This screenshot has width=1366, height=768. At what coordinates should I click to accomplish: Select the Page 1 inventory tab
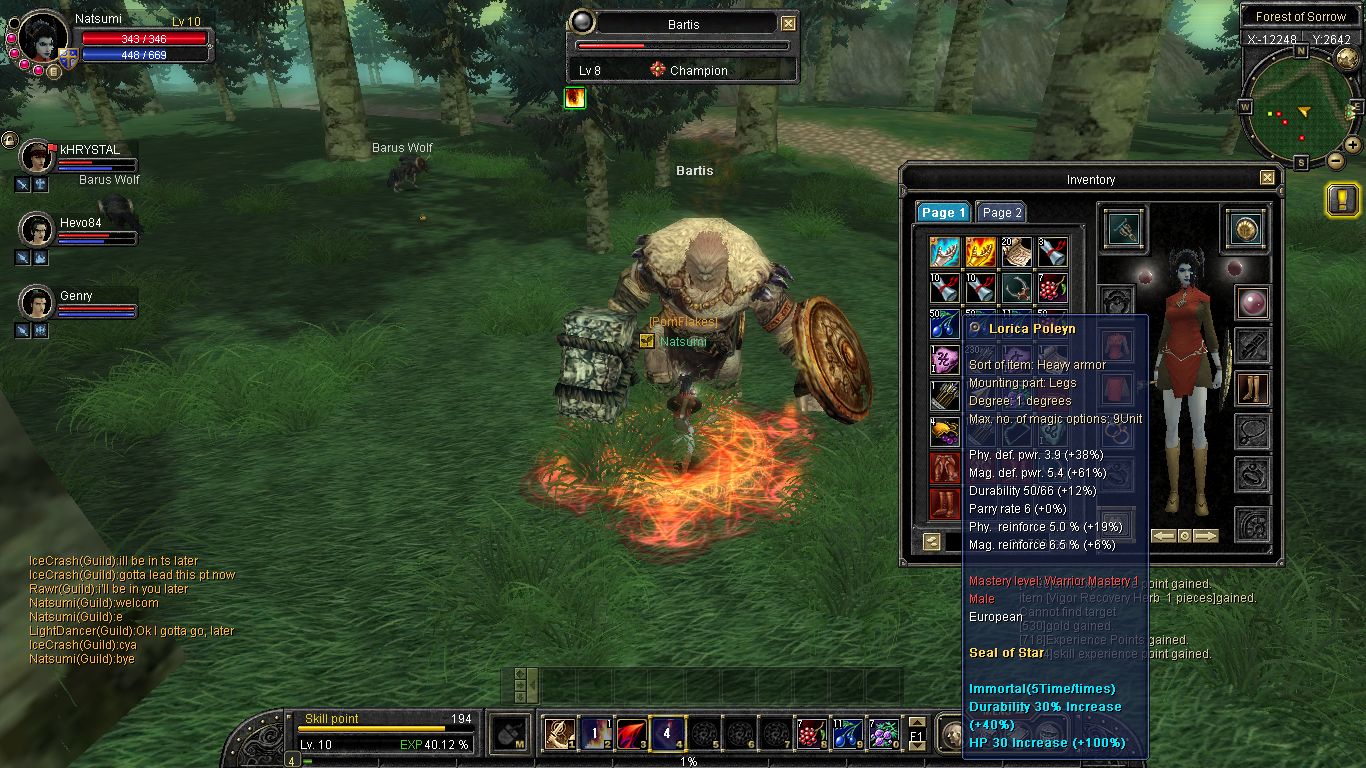pyautogui.click(x=943, y=212)
